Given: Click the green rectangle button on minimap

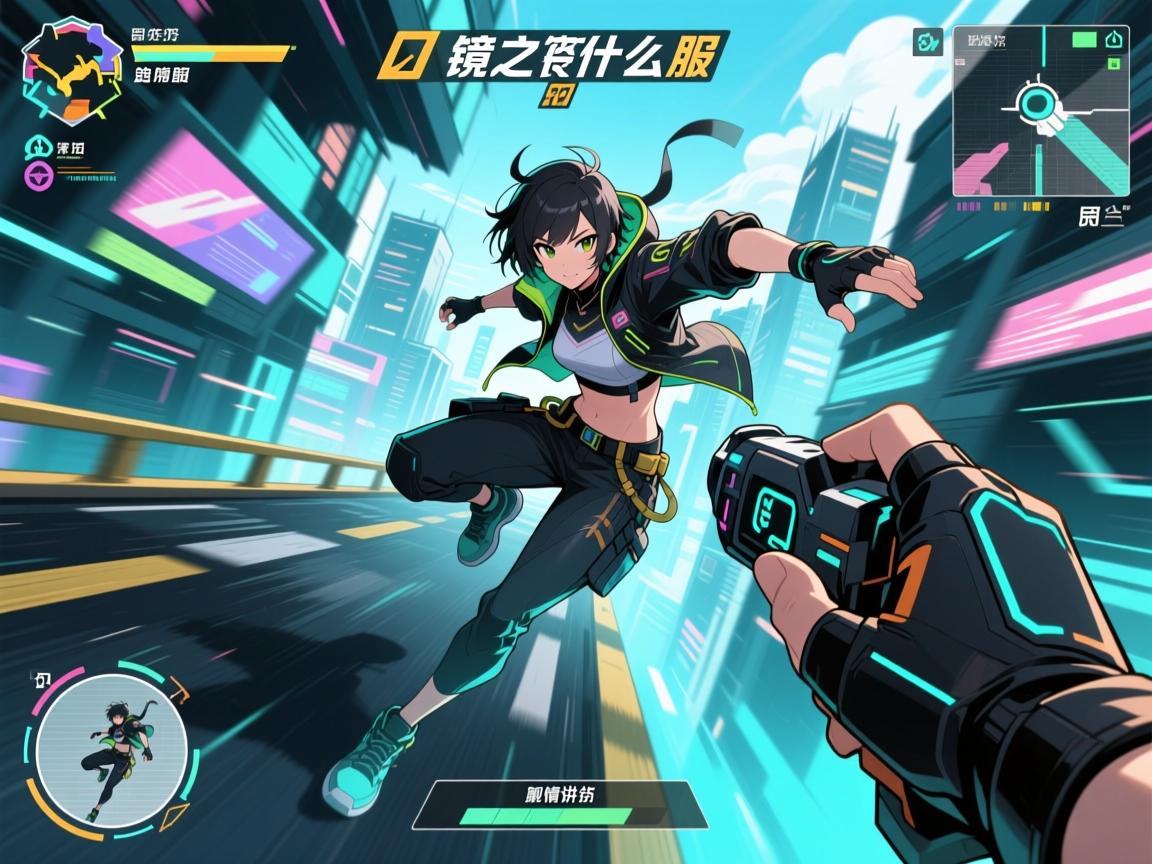Looking at the screenshot, I should (1084, 40).
